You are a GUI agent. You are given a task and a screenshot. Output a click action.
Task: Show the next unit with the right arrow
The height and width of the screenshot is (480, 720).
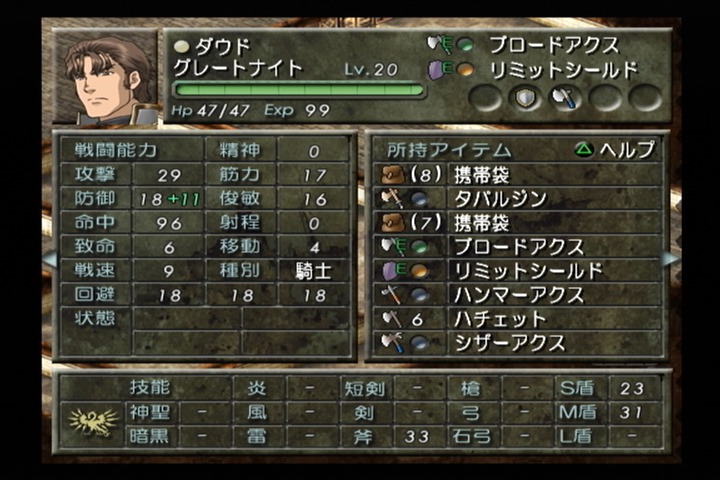pyautogui.click(x=669, y=258)
